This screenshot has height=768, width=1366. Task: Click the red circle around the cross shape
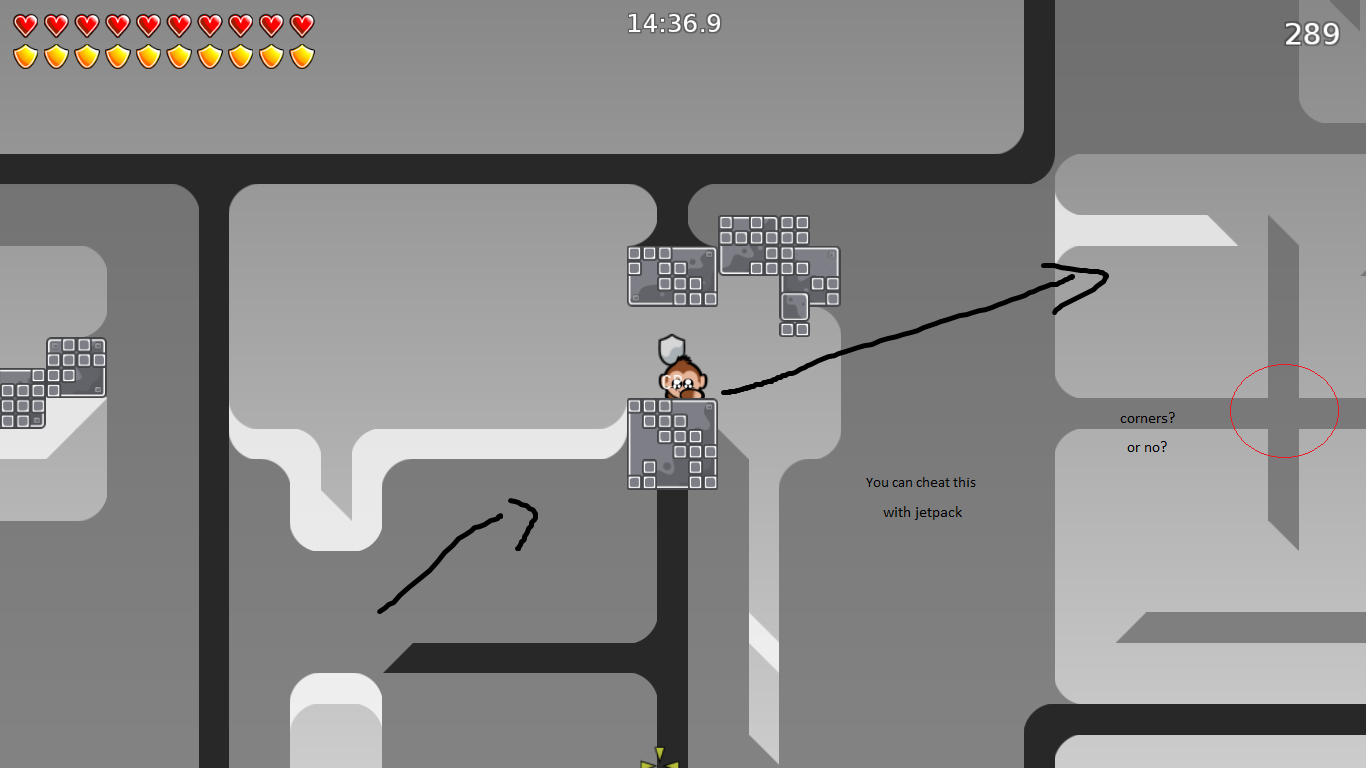pos(1284,410)
